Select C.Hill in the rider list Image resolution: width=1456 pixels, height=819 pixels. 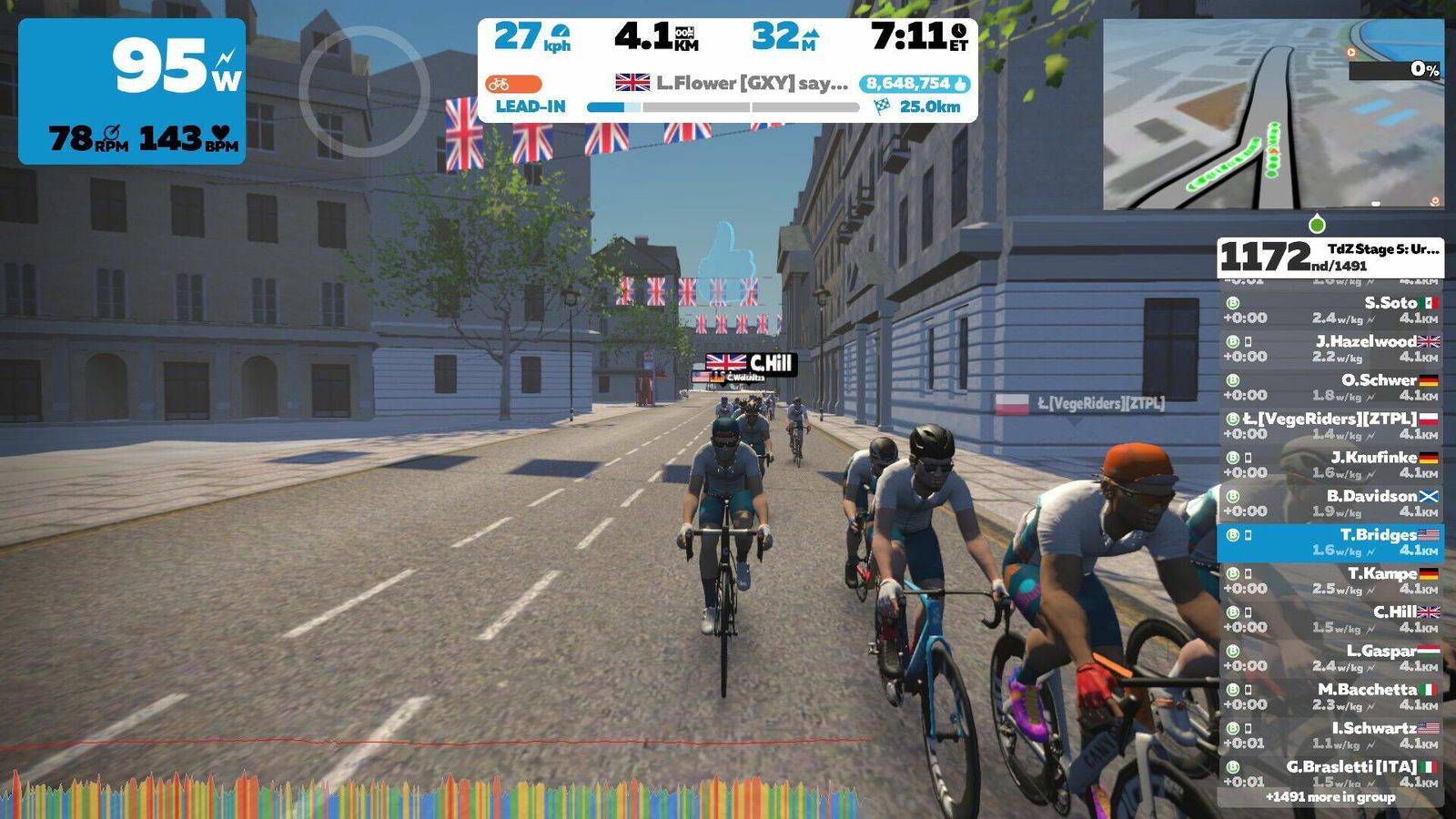click(x=1330, y=620)
